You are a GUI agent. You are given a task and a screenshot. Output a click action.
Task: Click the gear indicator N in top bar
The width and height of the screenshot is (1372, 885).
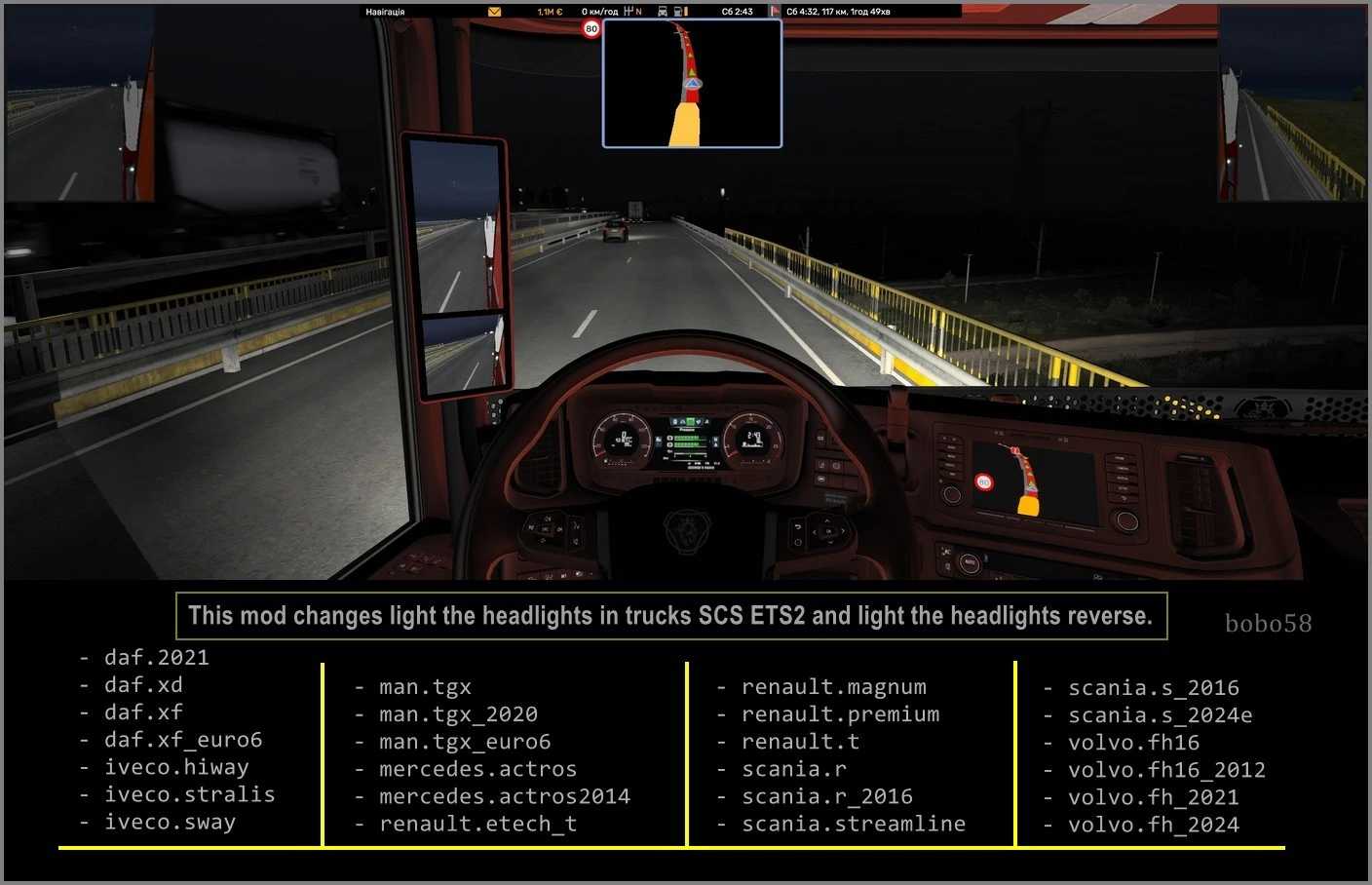(637, 11)
